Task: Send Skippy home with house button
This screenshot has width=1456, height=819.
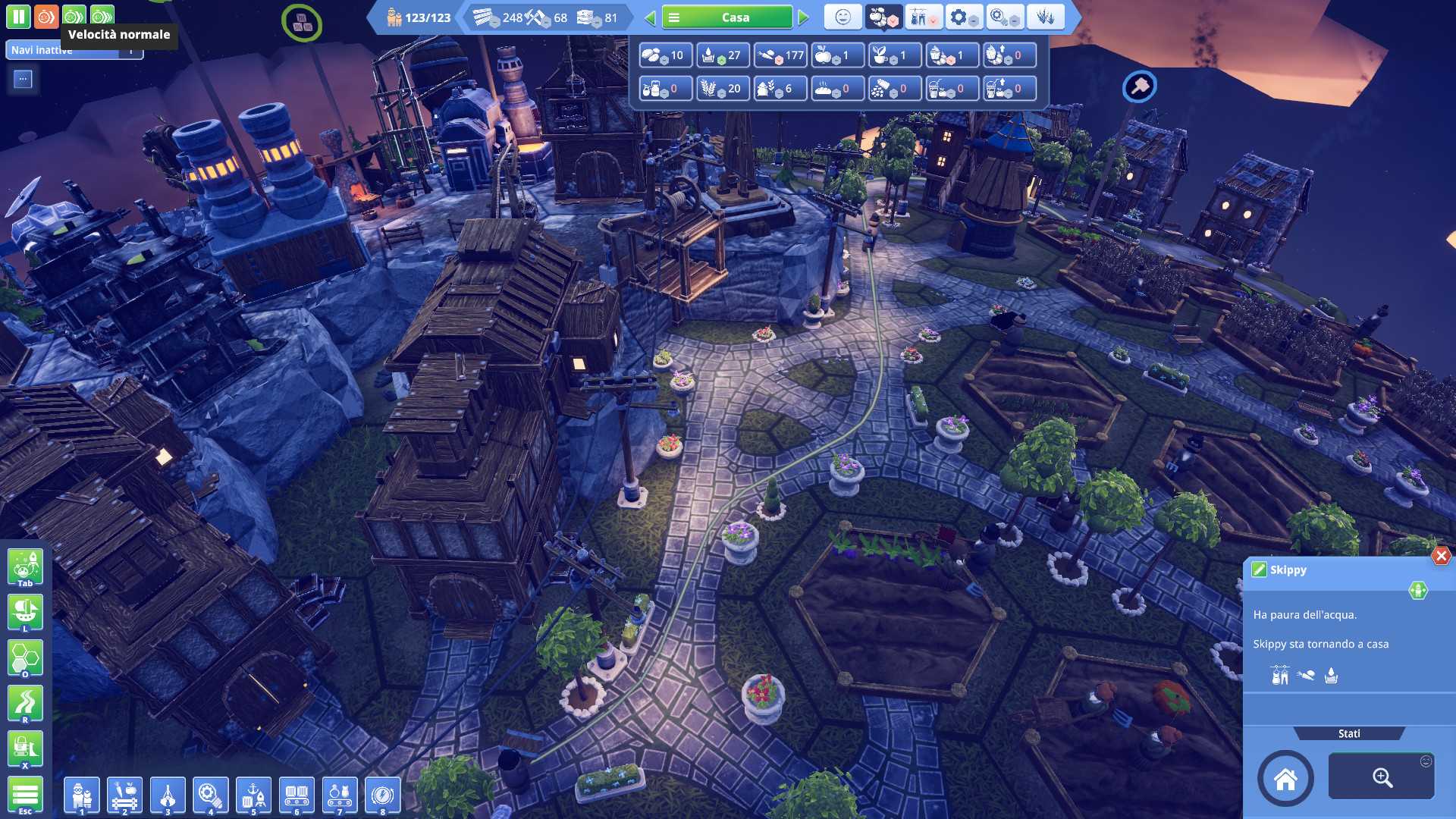Action: pyautogui.click(x=1285, y=779)
